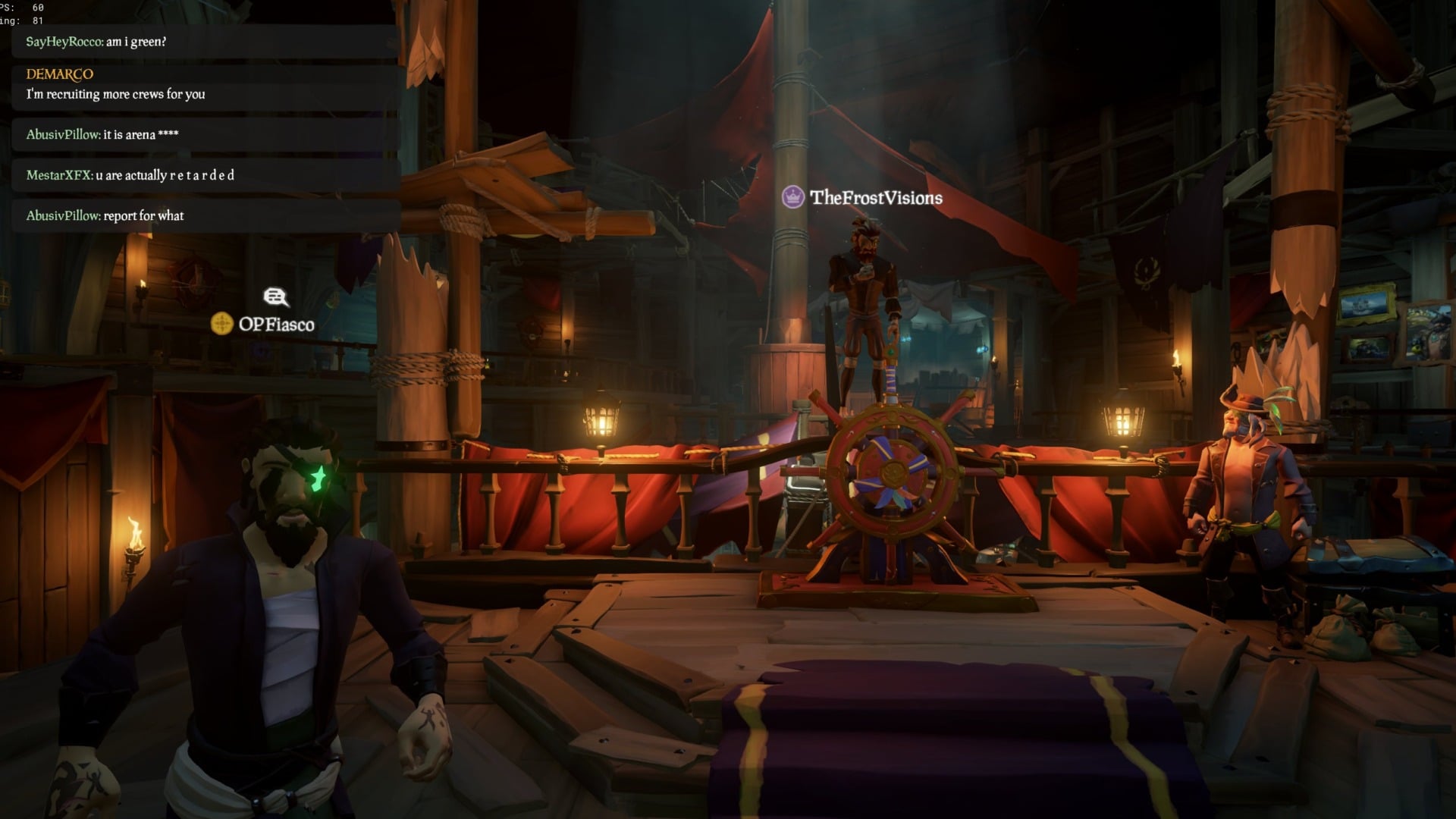Click the OPFiasco gamertag label
This screenshot has width=1456, height=819.
277,325
